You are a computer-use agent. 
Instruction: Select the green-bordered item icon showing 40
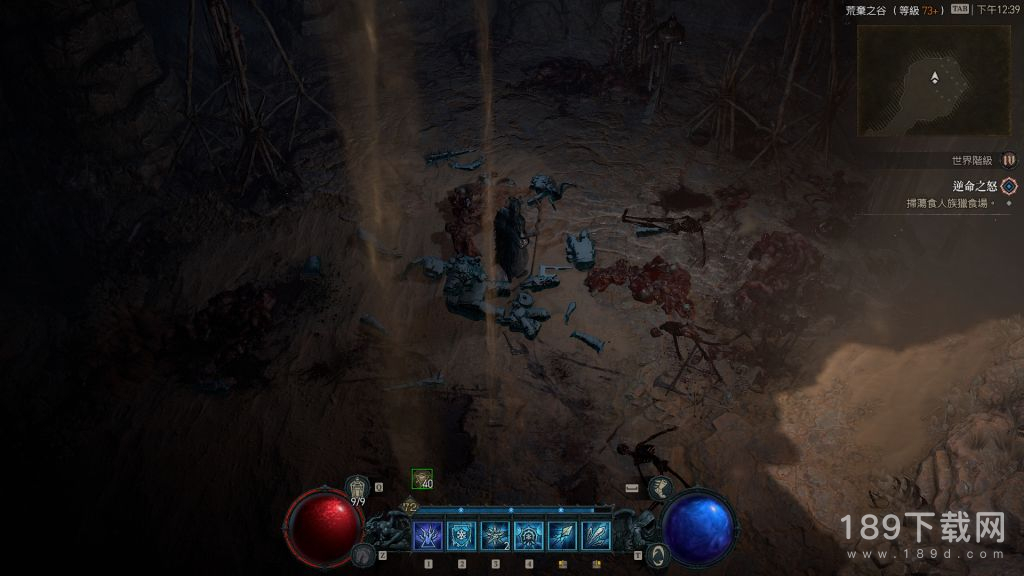pyautogui.click(x=422, y=479)
